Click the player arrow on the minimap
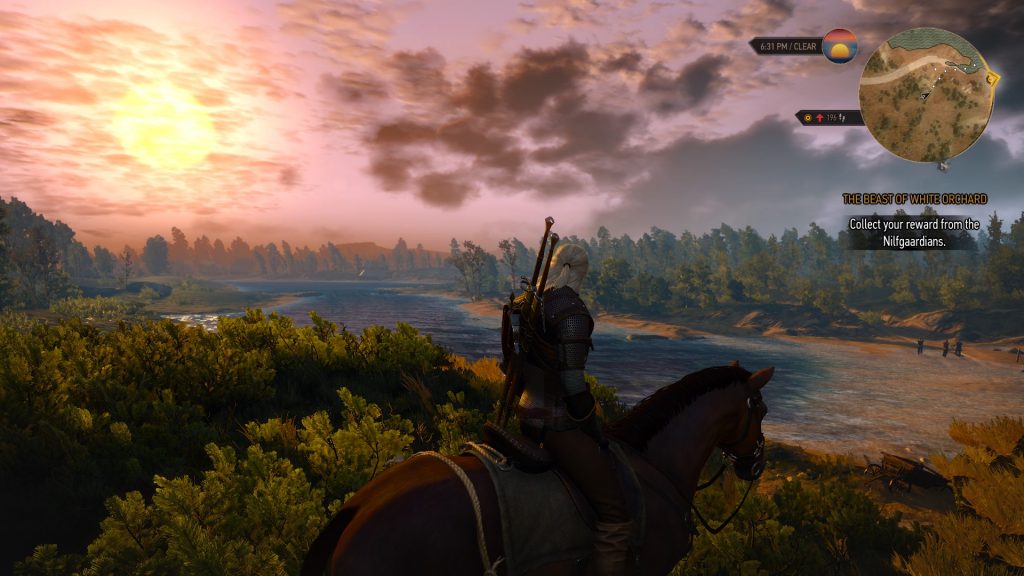Image resolution: width=1024 pixels, height=576 pixels. pyautogui.click(x=927, y=95)
